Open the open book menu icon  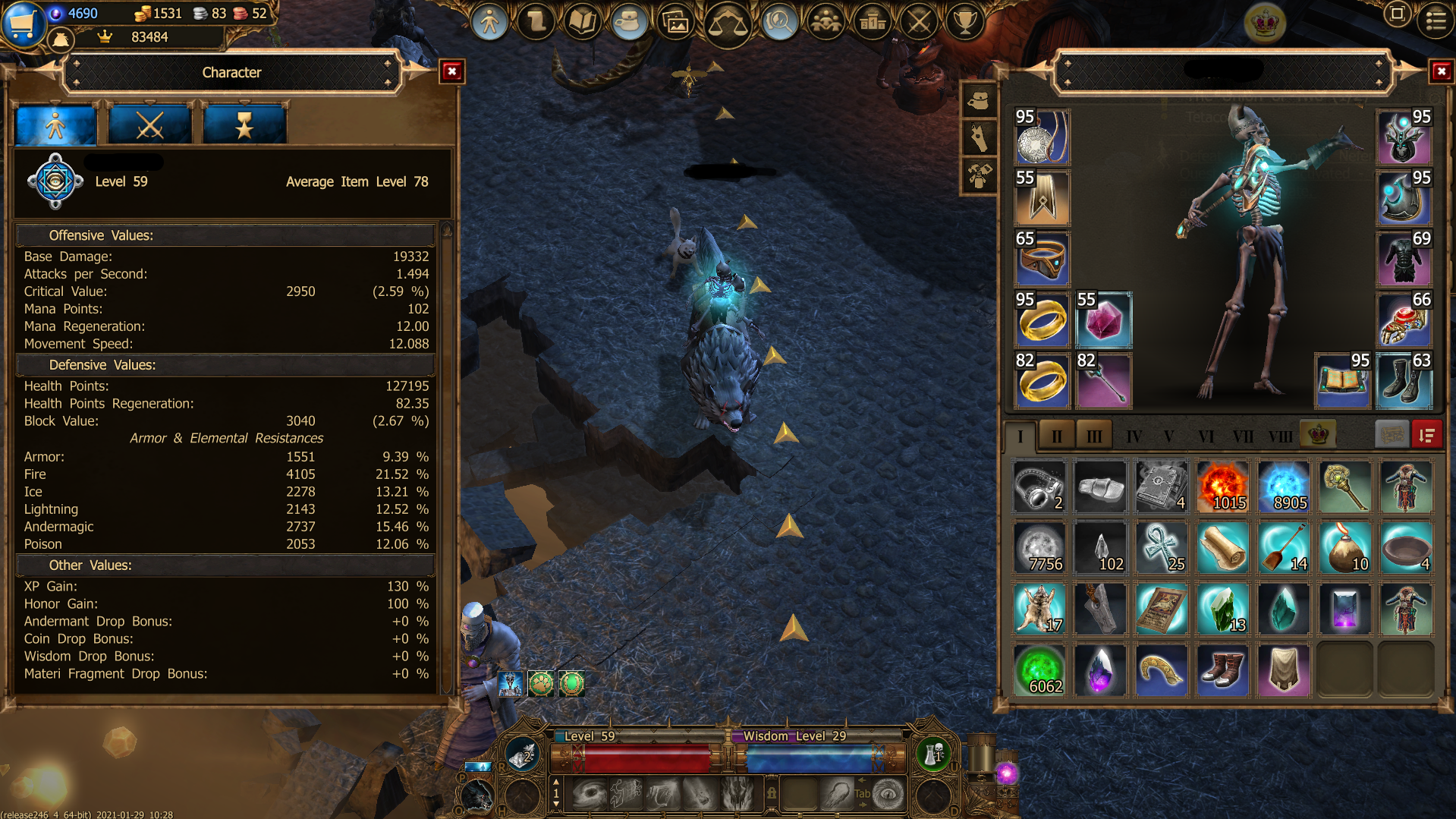point(582,22)
